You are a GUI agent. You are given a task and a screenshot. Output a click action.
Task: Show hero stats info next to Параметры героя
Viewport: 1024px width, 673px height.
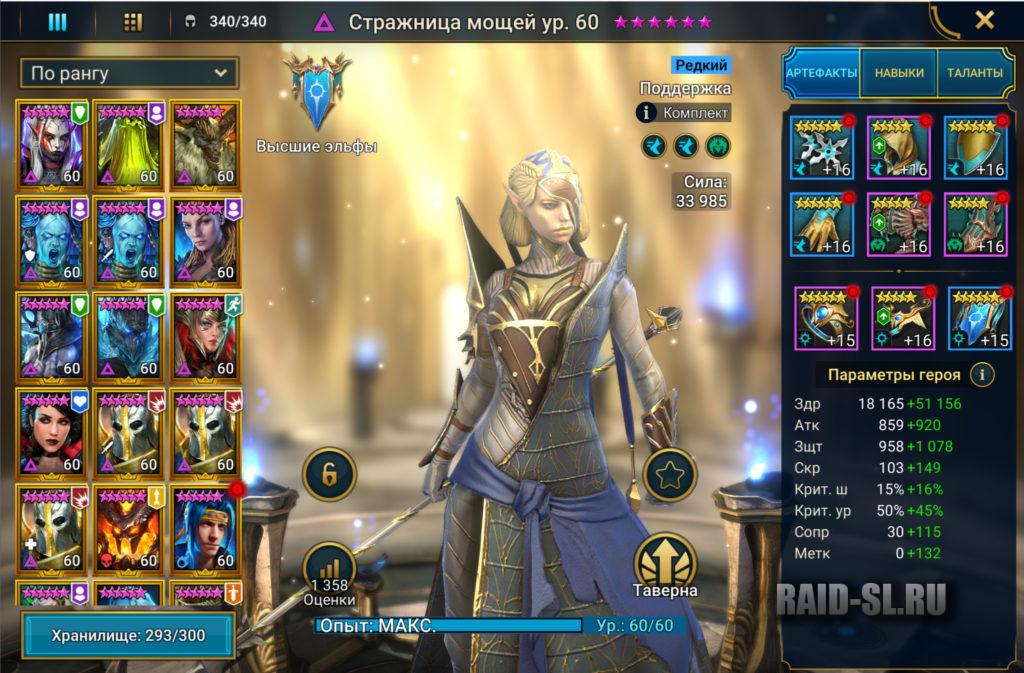(x=983, y=375)
